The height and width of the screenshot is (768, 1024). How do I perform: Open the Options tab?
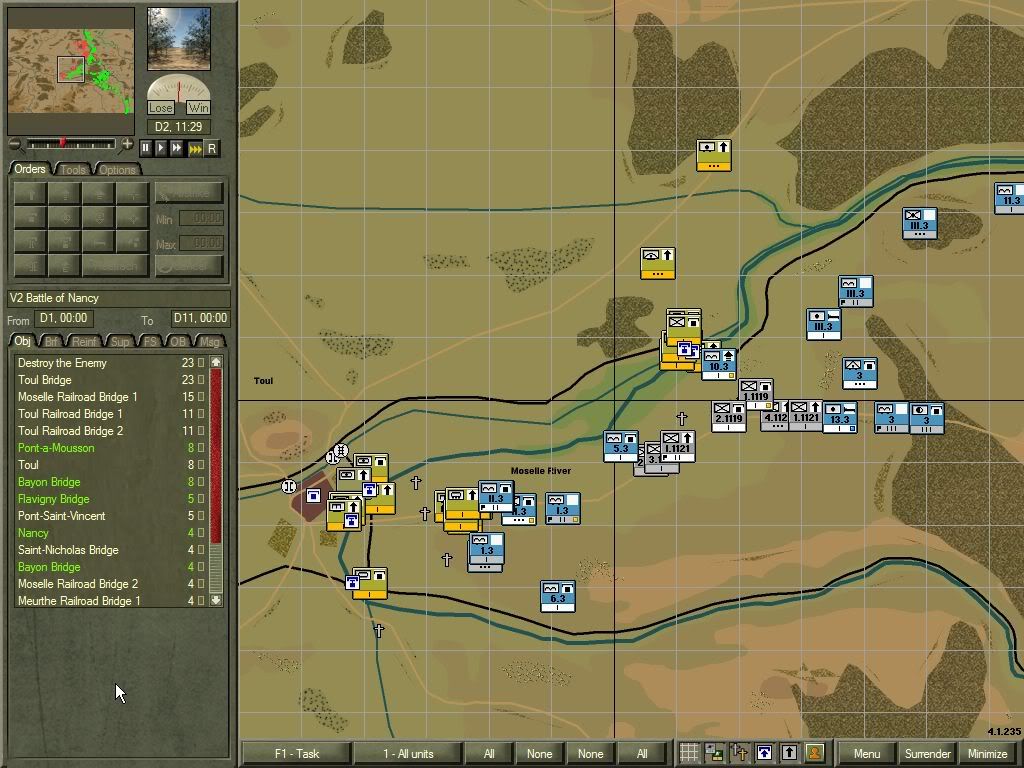[117, 169]
